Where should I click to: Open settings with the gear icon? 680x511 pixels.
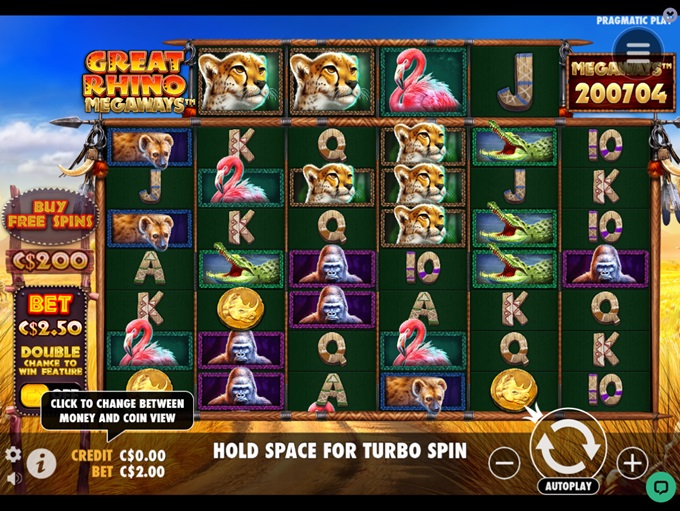(13, 454)
